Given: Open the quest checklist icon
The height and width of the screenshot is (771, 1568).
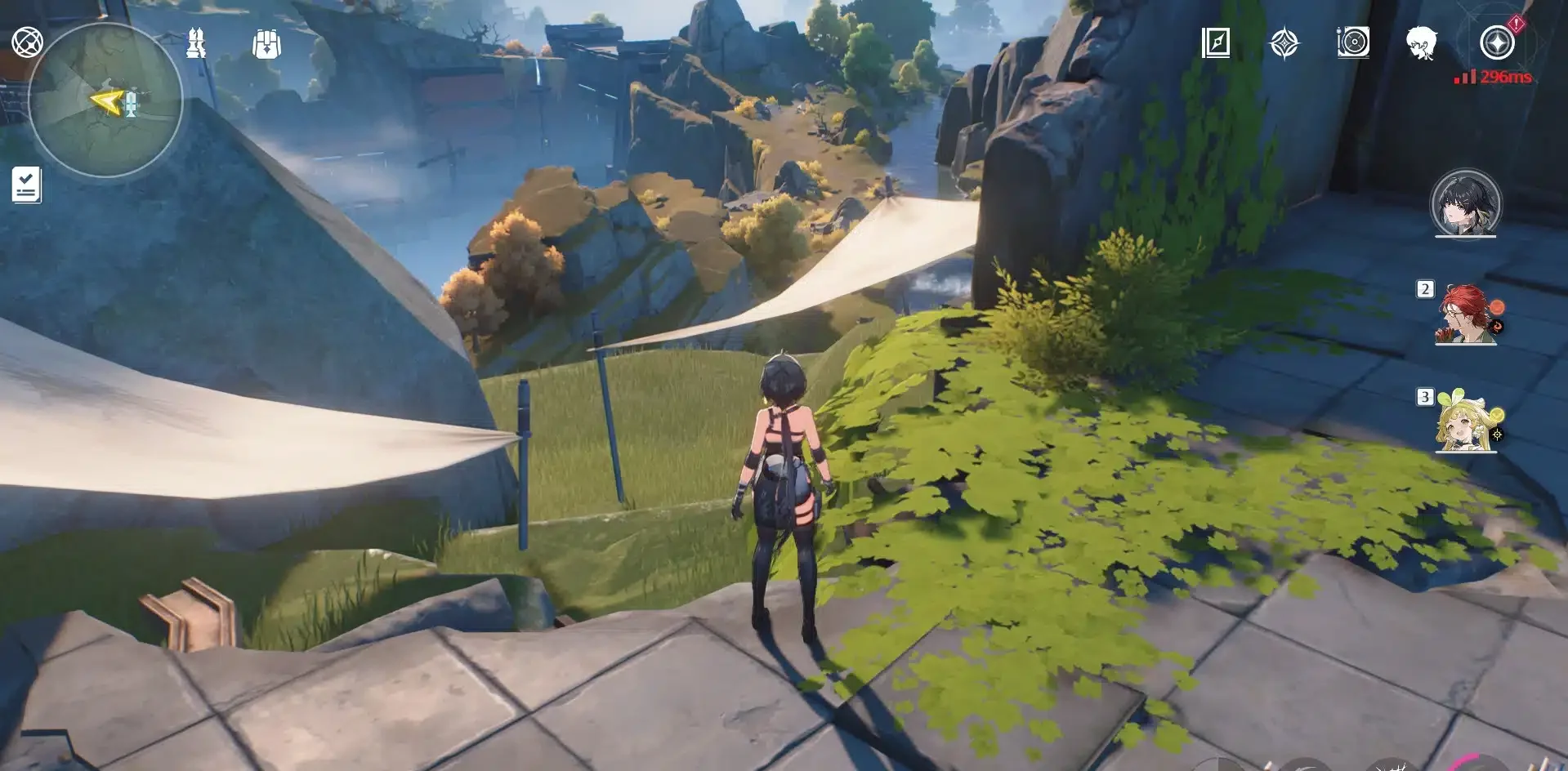Looking at the screenshot, I should tap(26, 185).
